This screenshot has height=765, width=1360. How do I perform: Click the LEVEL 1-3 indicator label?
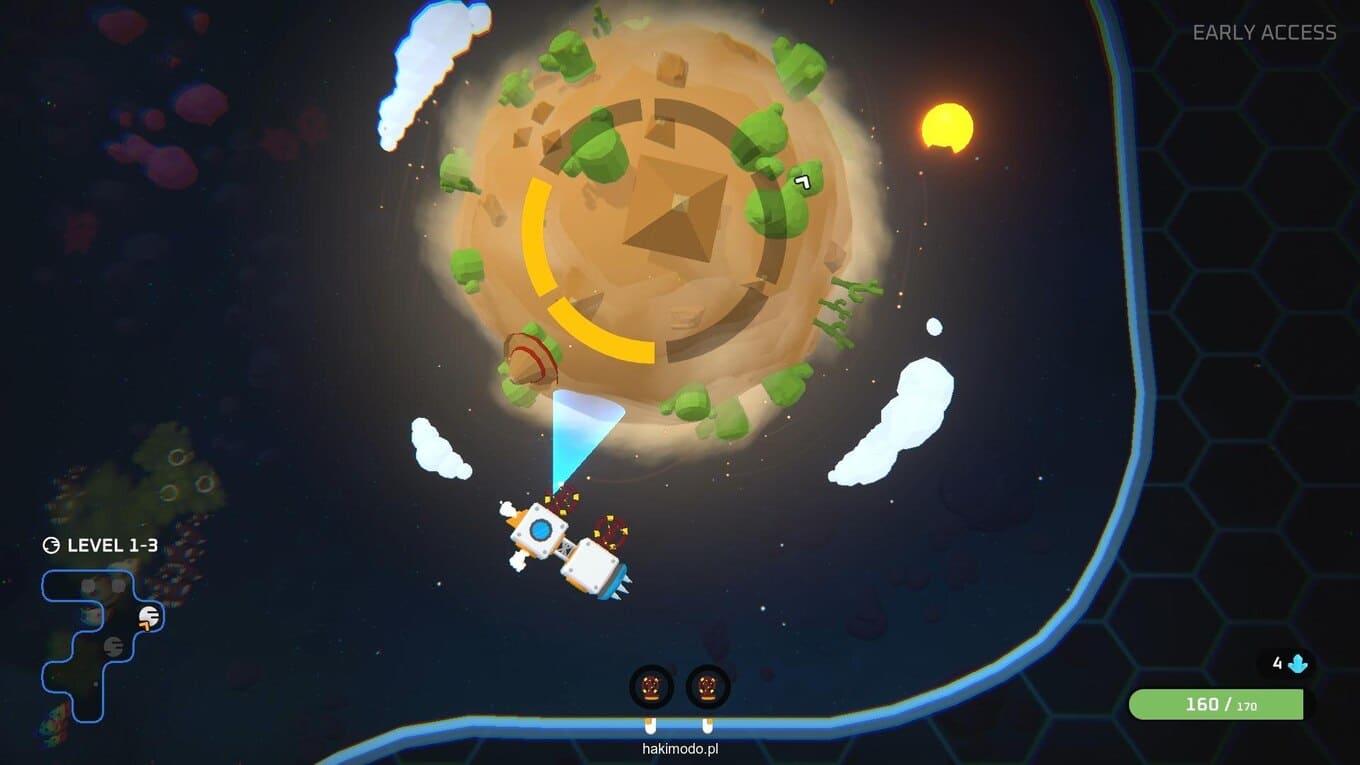100,546
